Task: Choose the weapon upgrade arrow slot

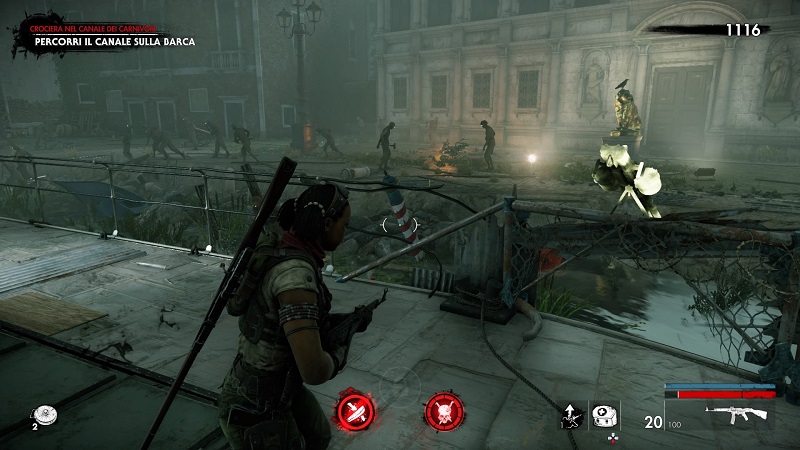Action: tap(573, 415)
